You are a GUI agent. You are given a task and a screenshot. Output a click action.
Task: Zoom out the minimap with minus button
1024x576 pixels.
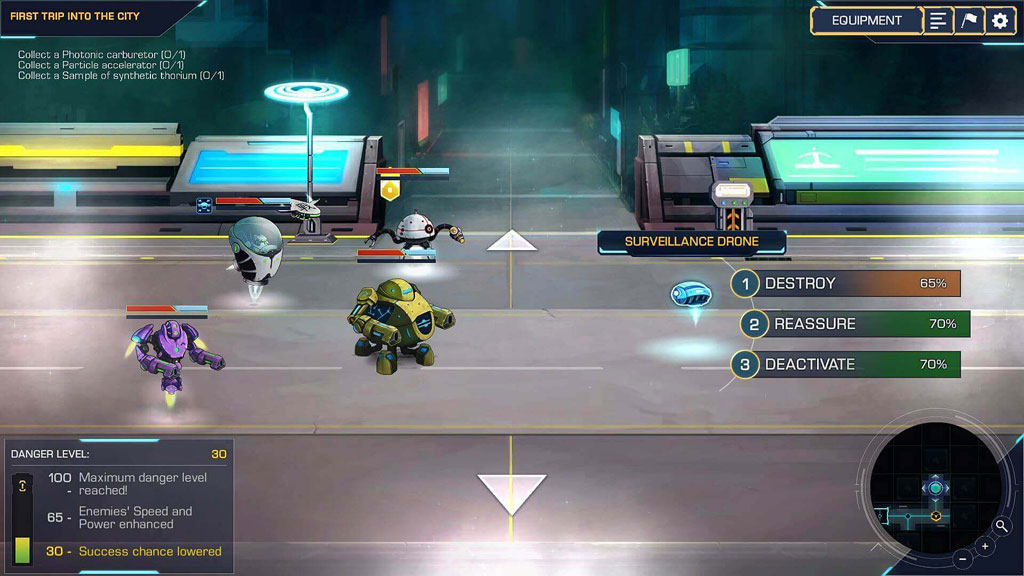click(x=962, y=558)
